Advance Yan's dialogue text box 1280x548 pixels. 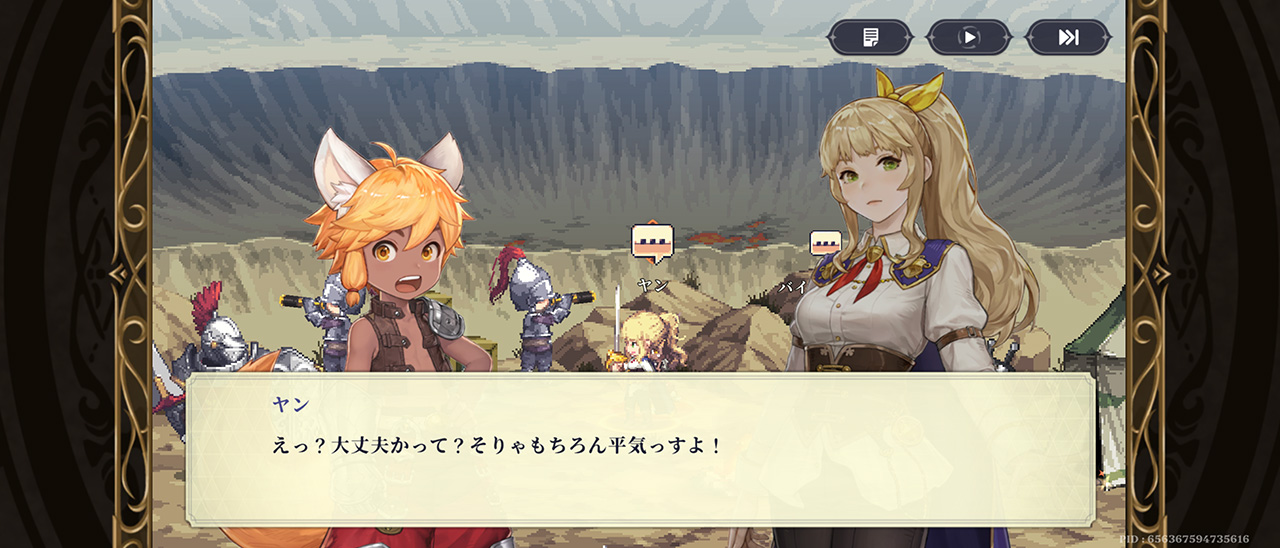click(640, 450)
